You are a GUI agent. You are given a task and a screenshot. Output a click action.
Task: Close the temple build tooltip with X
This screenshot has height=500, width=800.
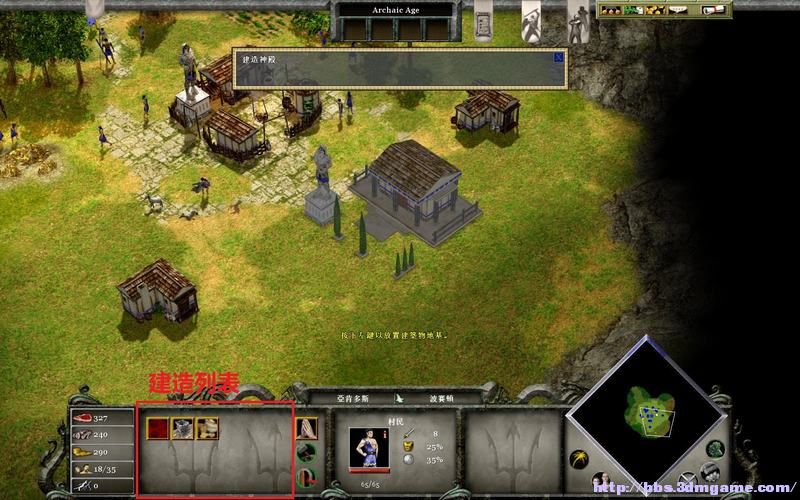point(558,58)
